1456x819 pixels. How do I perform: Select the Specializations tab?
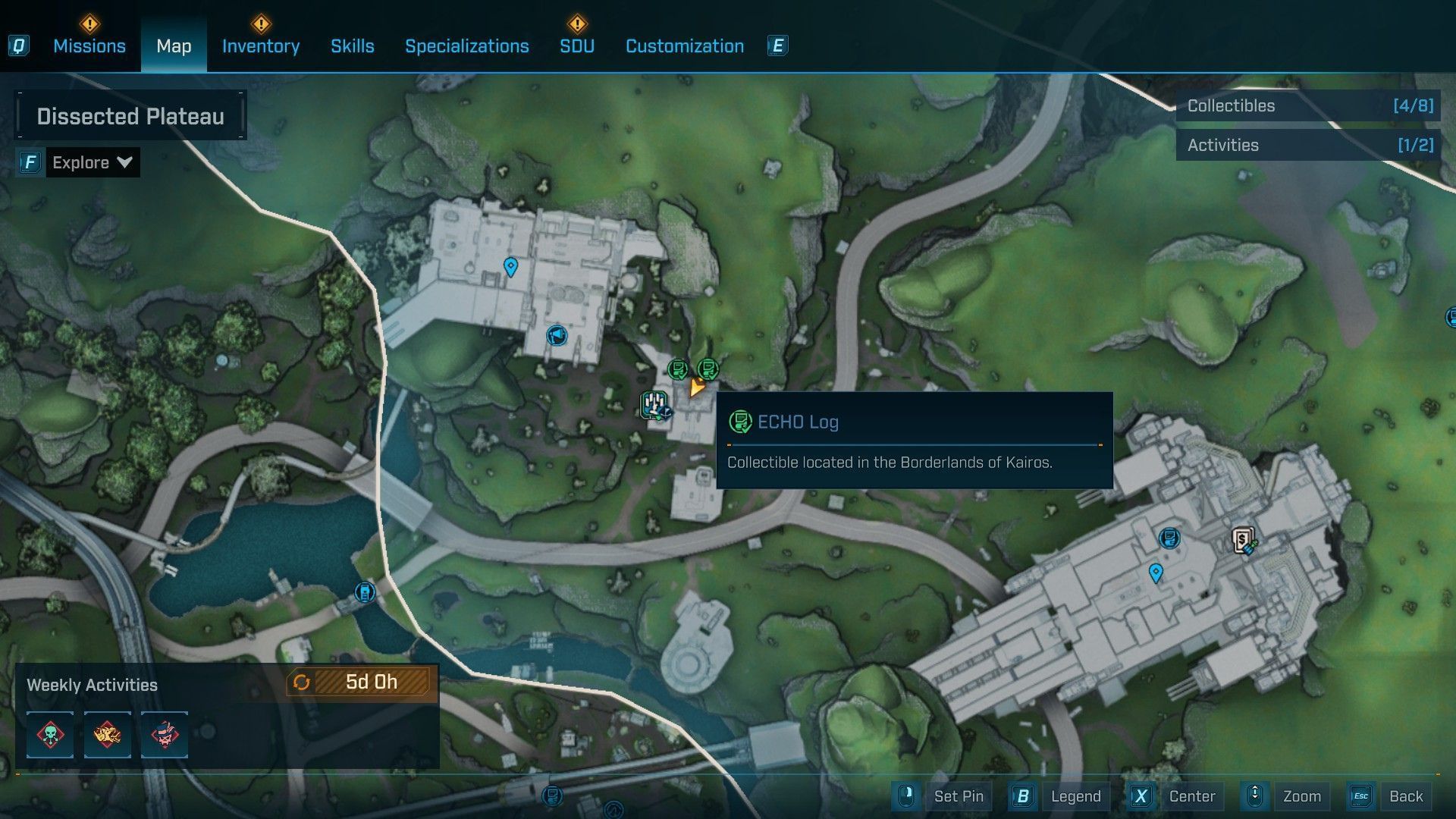466,46
